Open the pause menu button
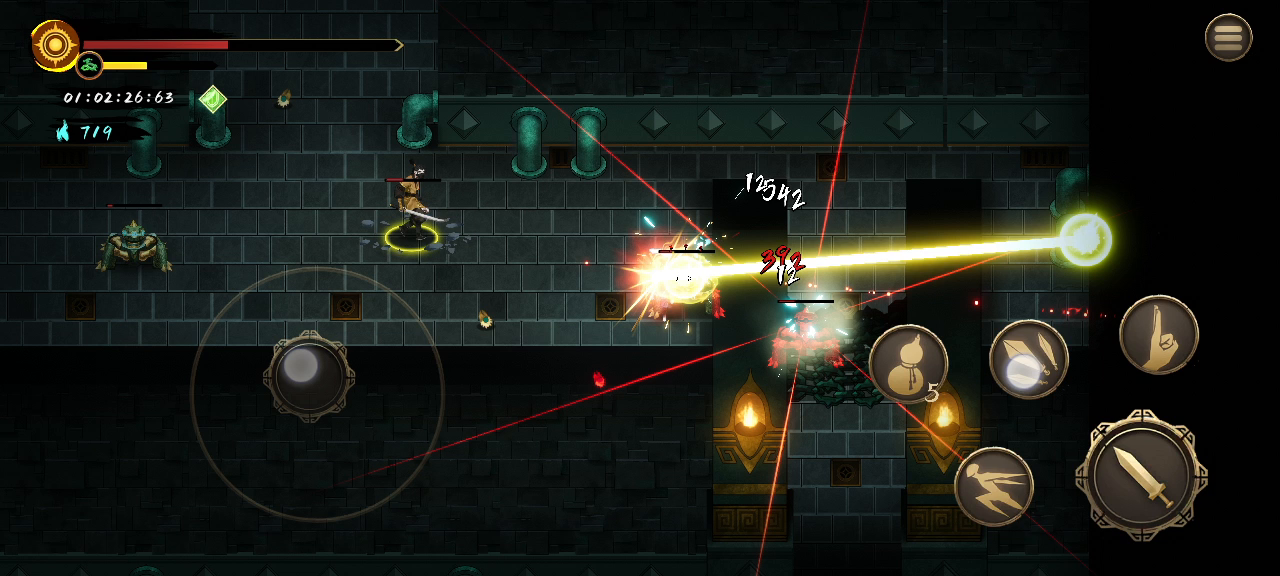1280x576 pixels. (x=1228, y=38)
